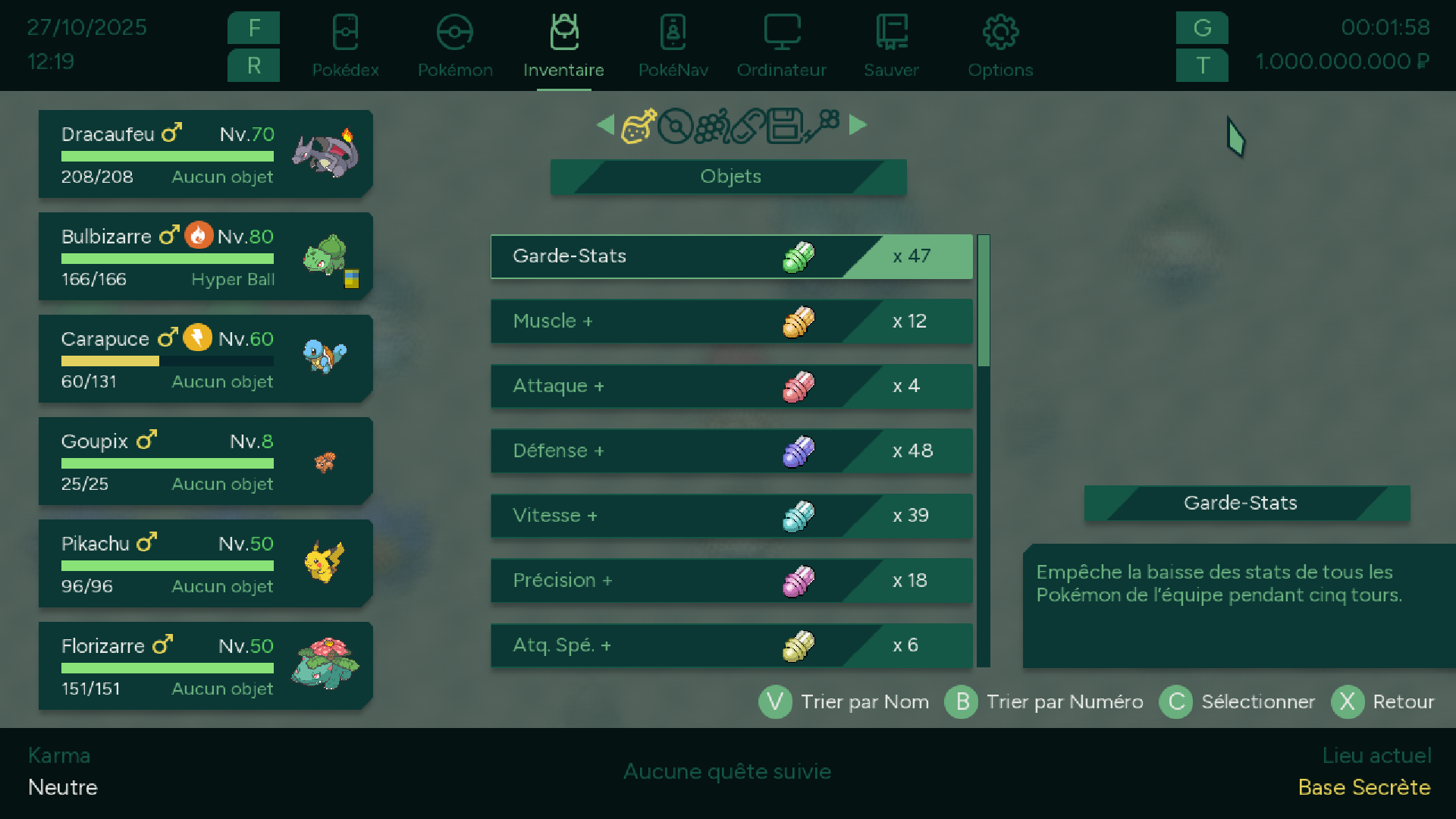The width and height of the screenshot is (1456, 819).
Task: Go to next bag pocket arrow
Action: pyautogui.click(x=858, y=124)
